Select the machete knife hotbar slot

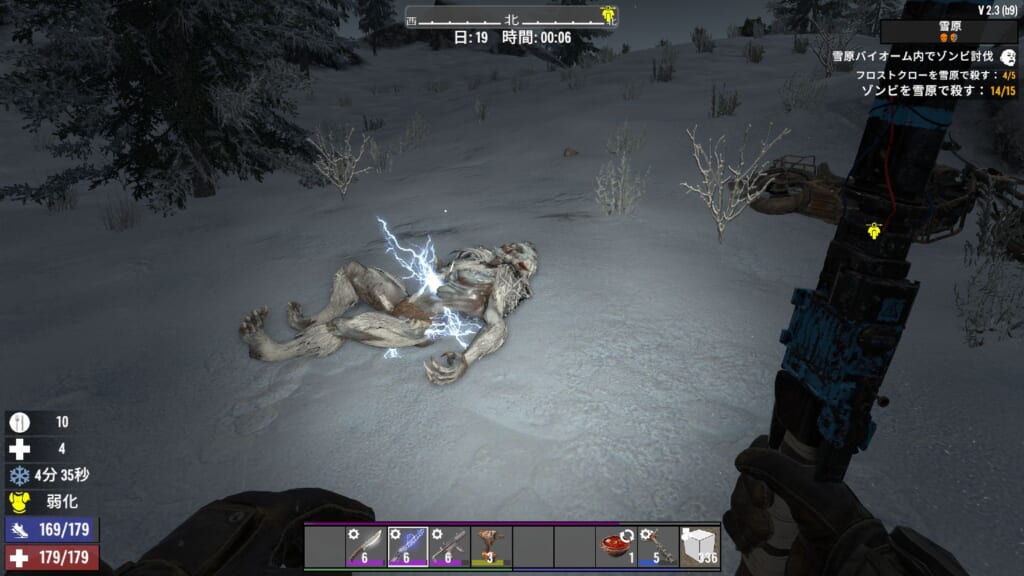point(366,547)
